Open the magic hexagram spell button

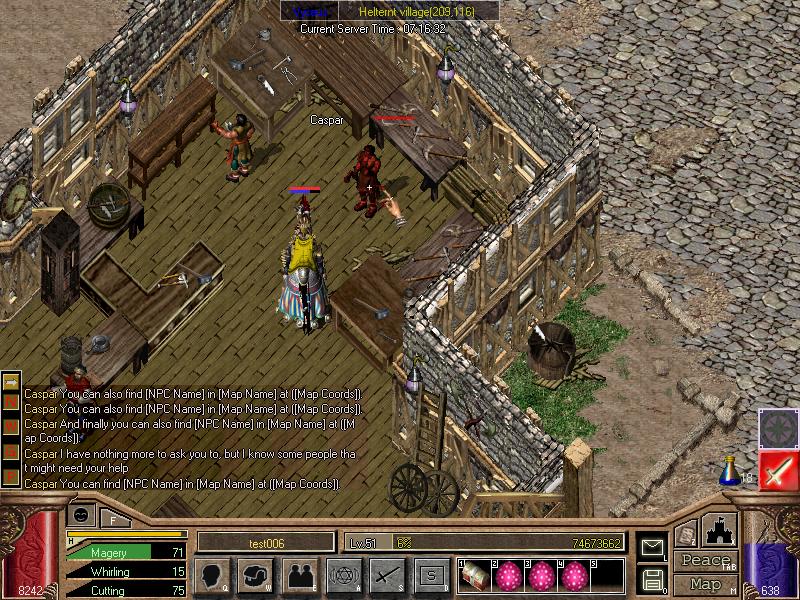point(343,574)
